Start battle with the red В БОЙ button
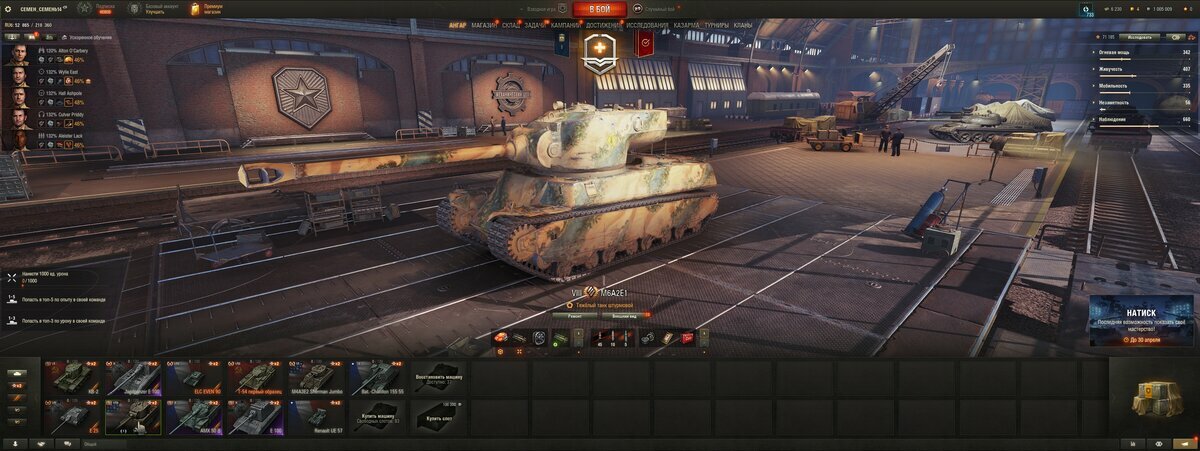Image resolution: width=1200 pixels, height=451 pixels. click(599, 9)
